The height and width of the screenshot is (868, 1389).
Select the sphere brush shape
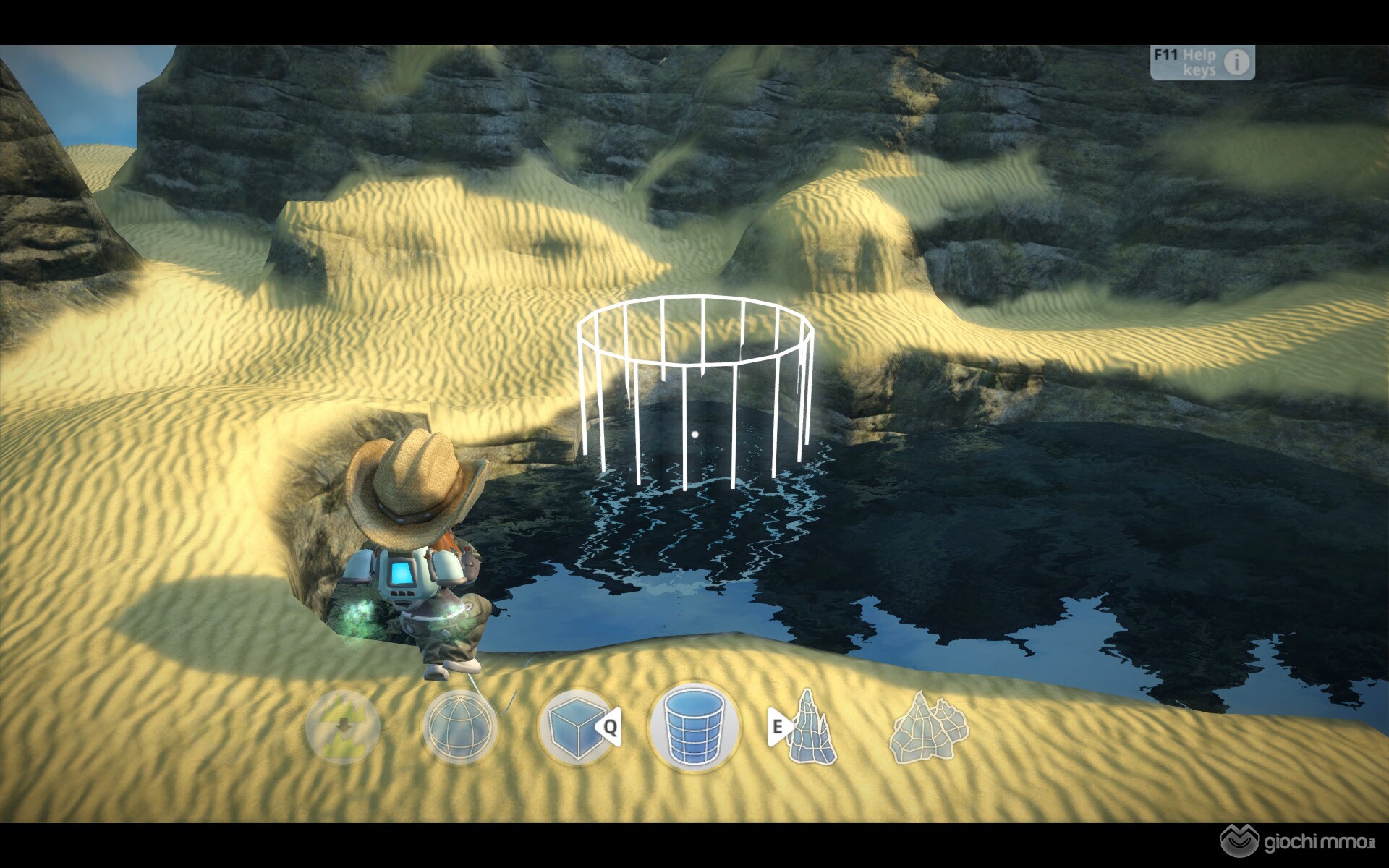click(x=459, y=726)
